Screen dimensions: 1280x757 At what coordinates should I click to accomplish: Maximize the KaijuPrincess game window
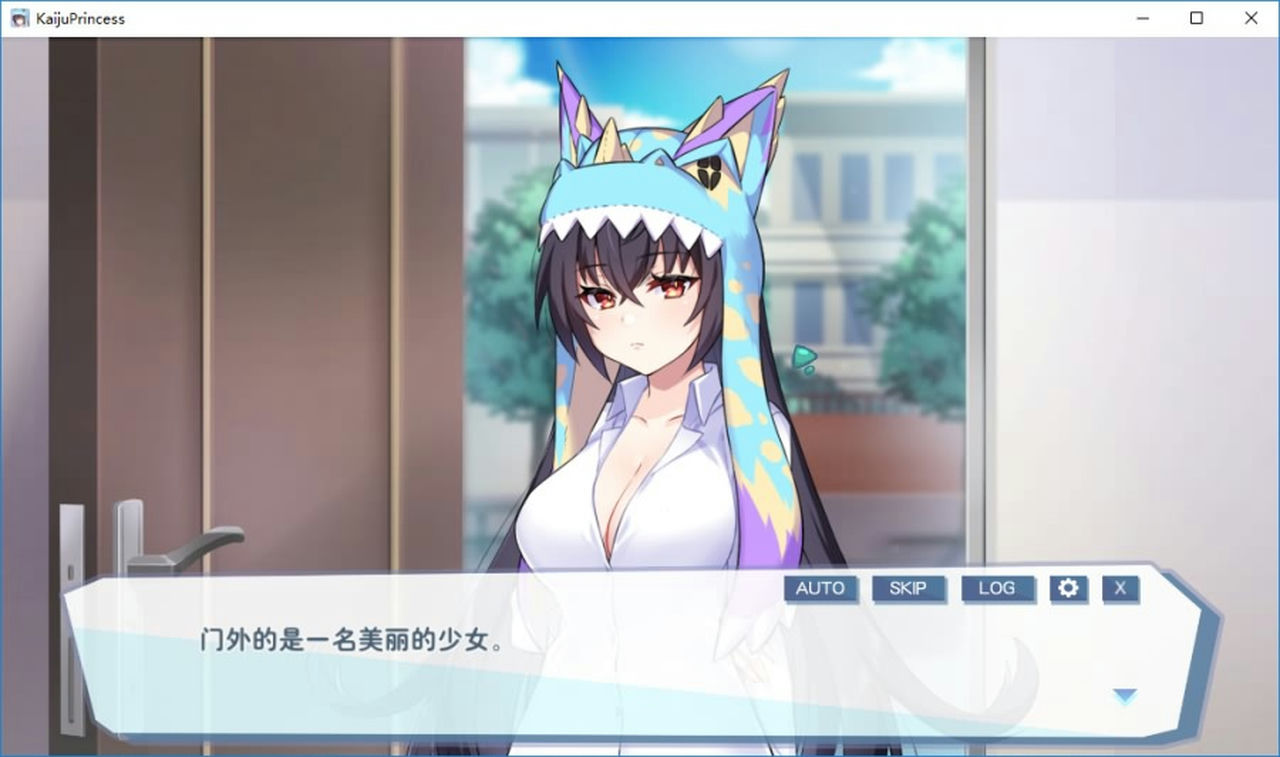(x=1196, y=18)
